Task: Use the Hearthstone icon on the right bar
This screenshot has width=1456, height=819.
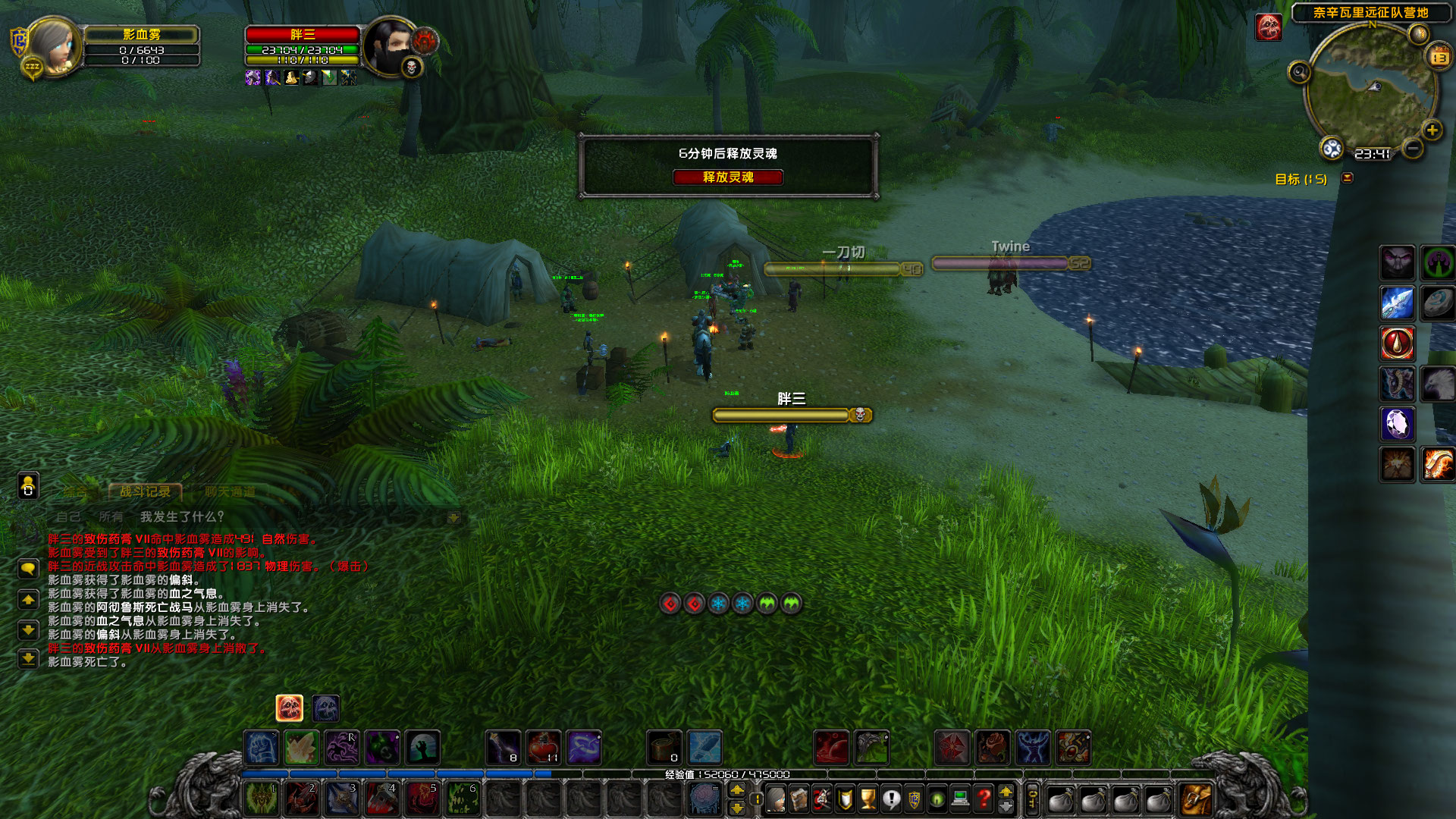Action: tap(1435, 303)
